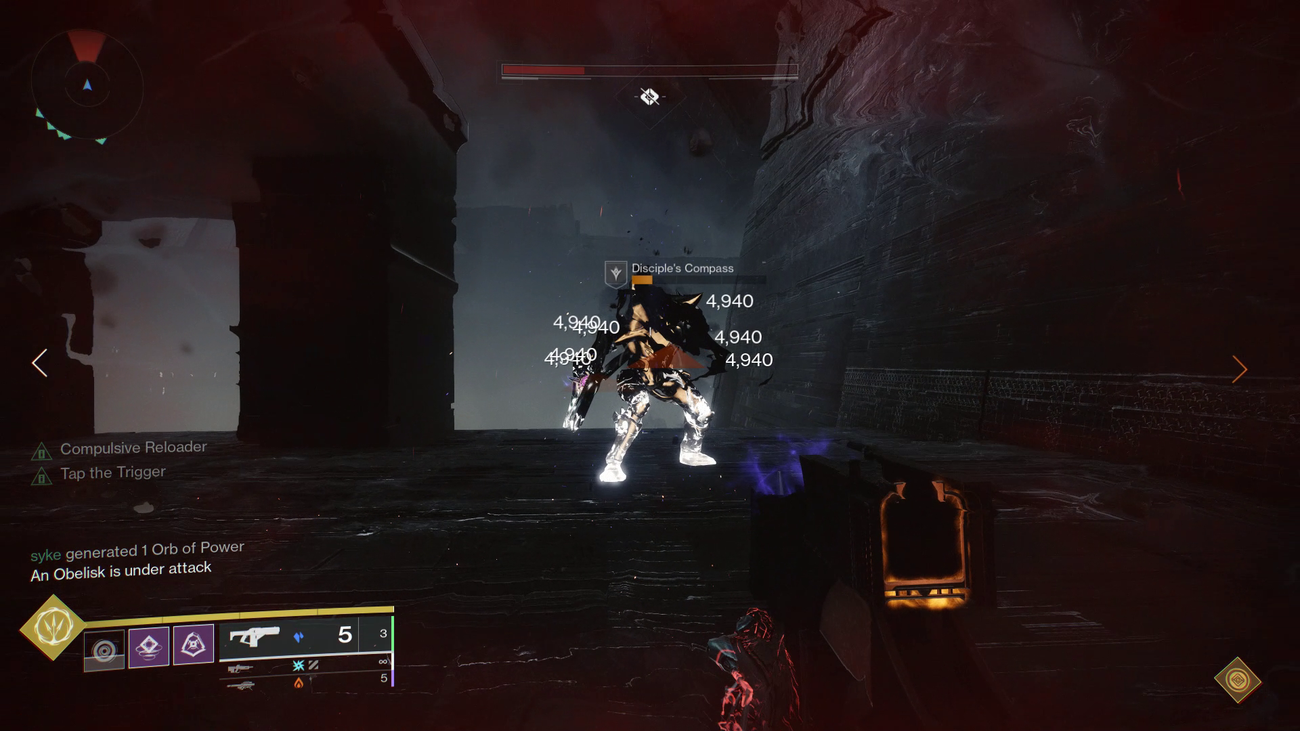Click the seasonal emblem in bottom-right corner
Screen dimensions: 1300x731
1236,680
